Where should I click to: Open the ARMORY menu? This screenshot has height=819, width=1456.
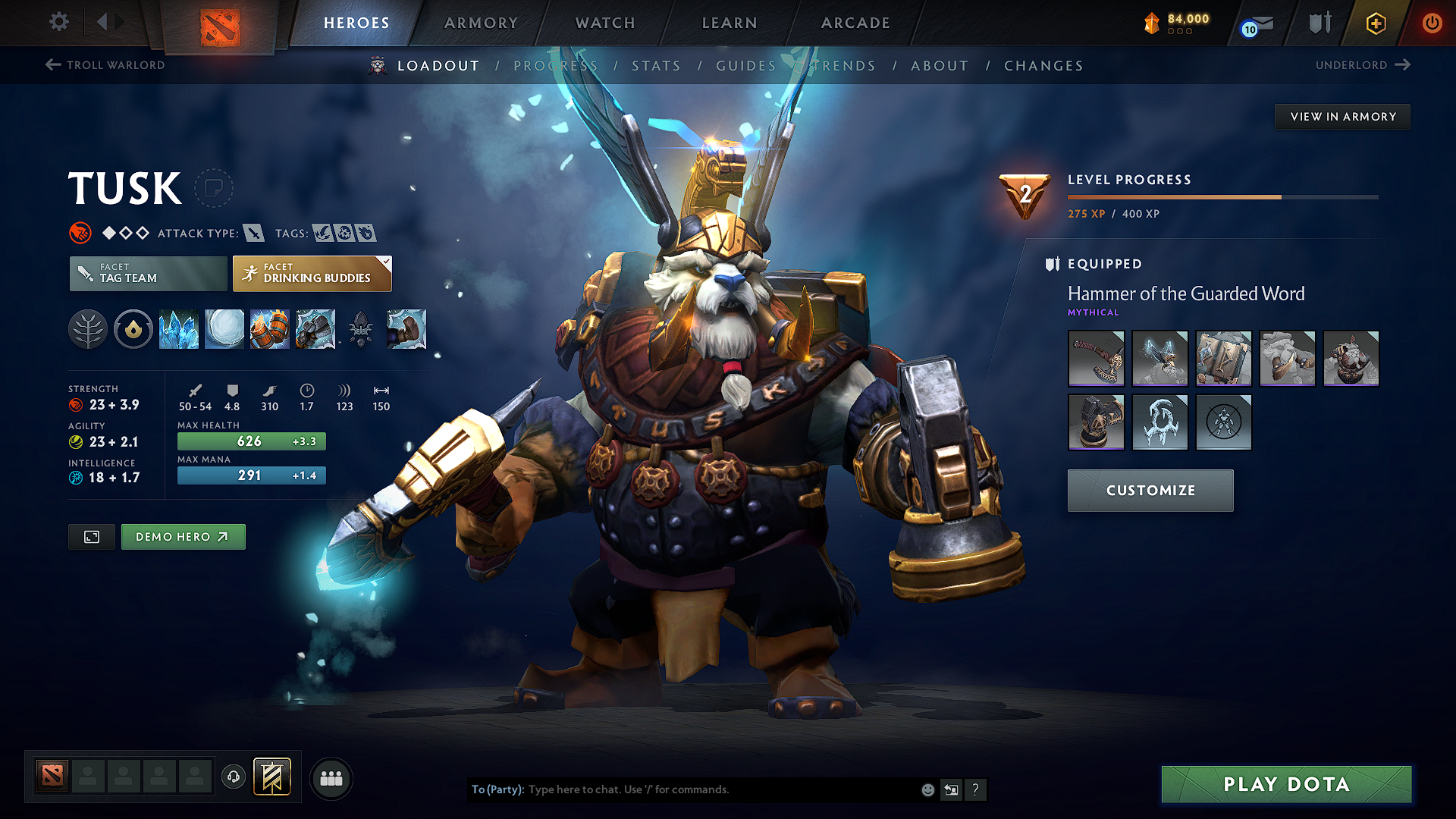pyautogui.click(x=481, y=23)
